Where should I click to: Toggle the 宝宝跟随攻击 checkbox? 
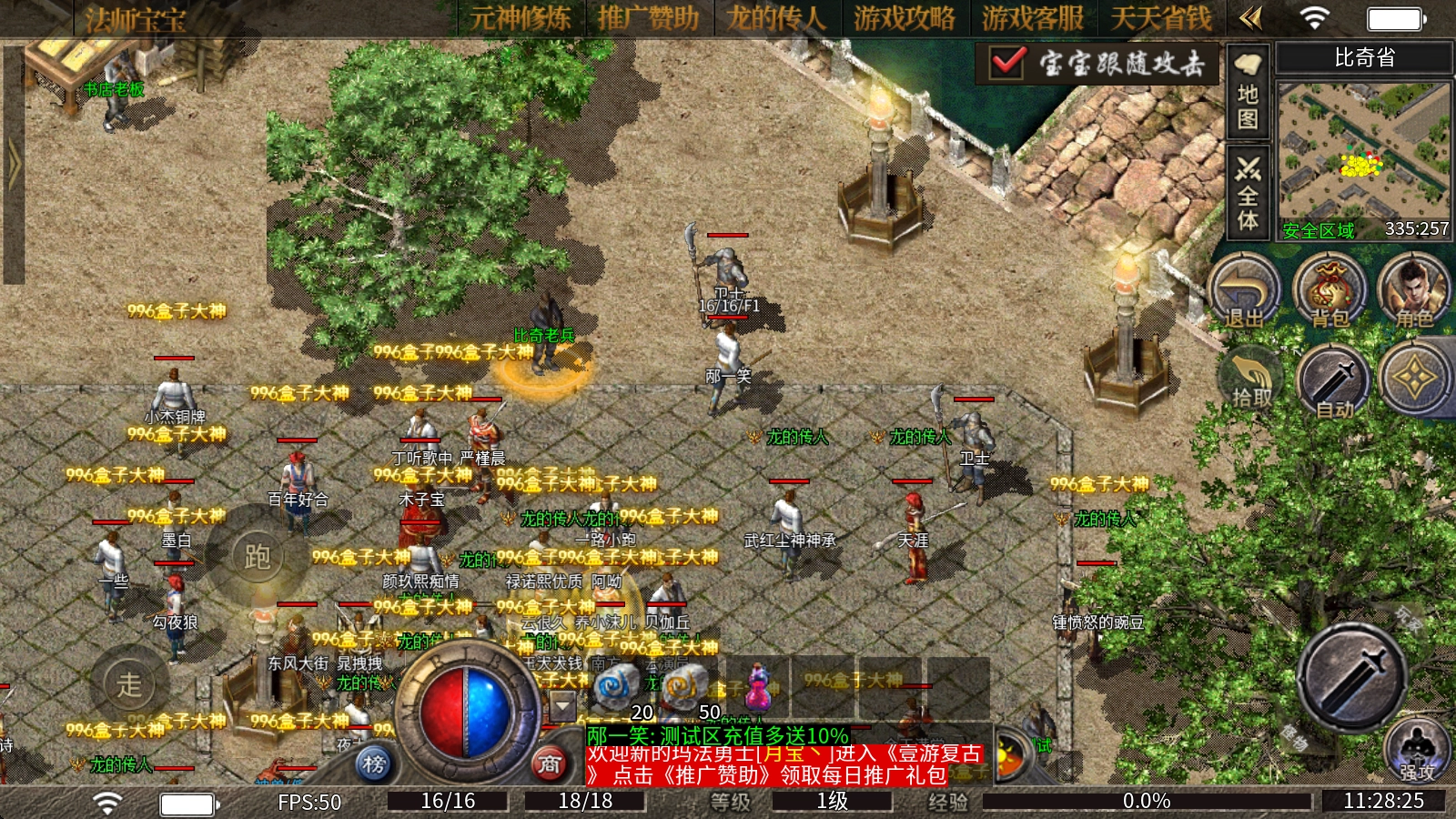coord(1008,62)
